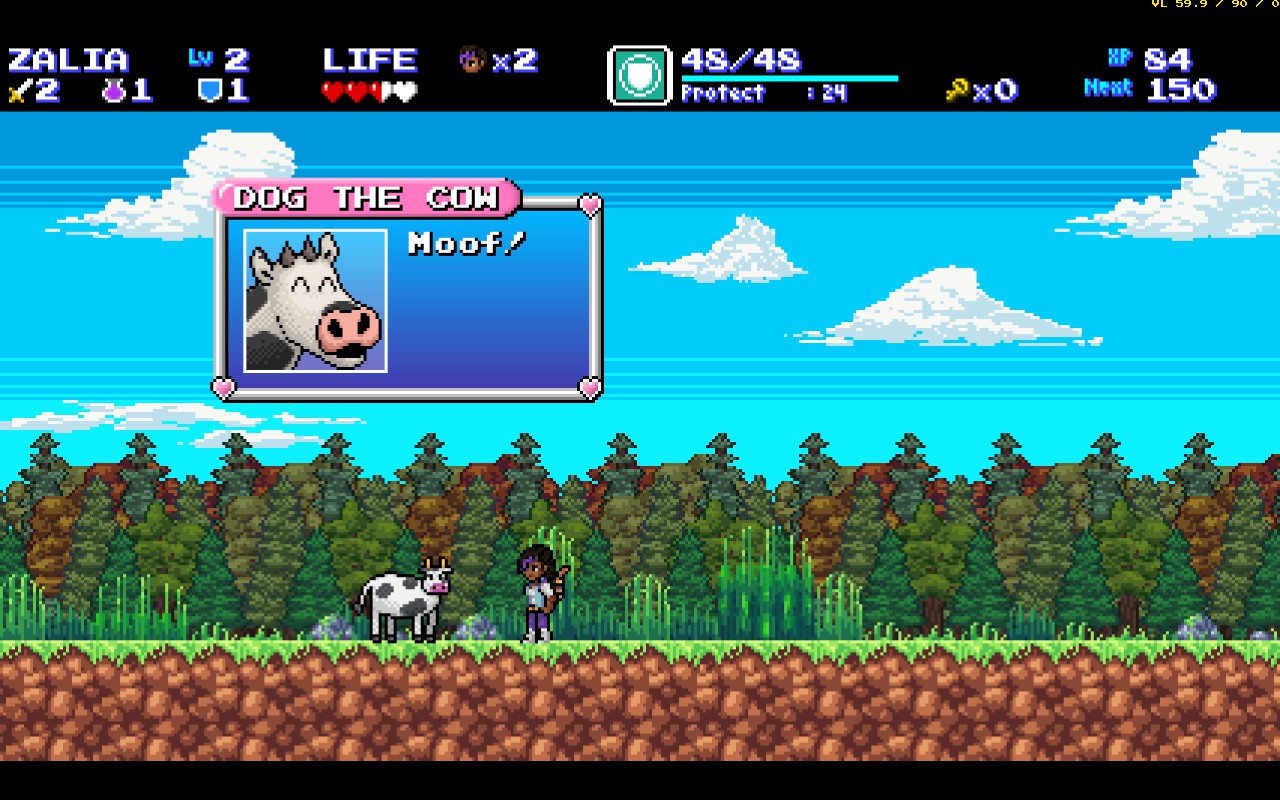Click the purple potion icon
Image resolution: width=1280 pixels, height=800 pixels.
112,91
